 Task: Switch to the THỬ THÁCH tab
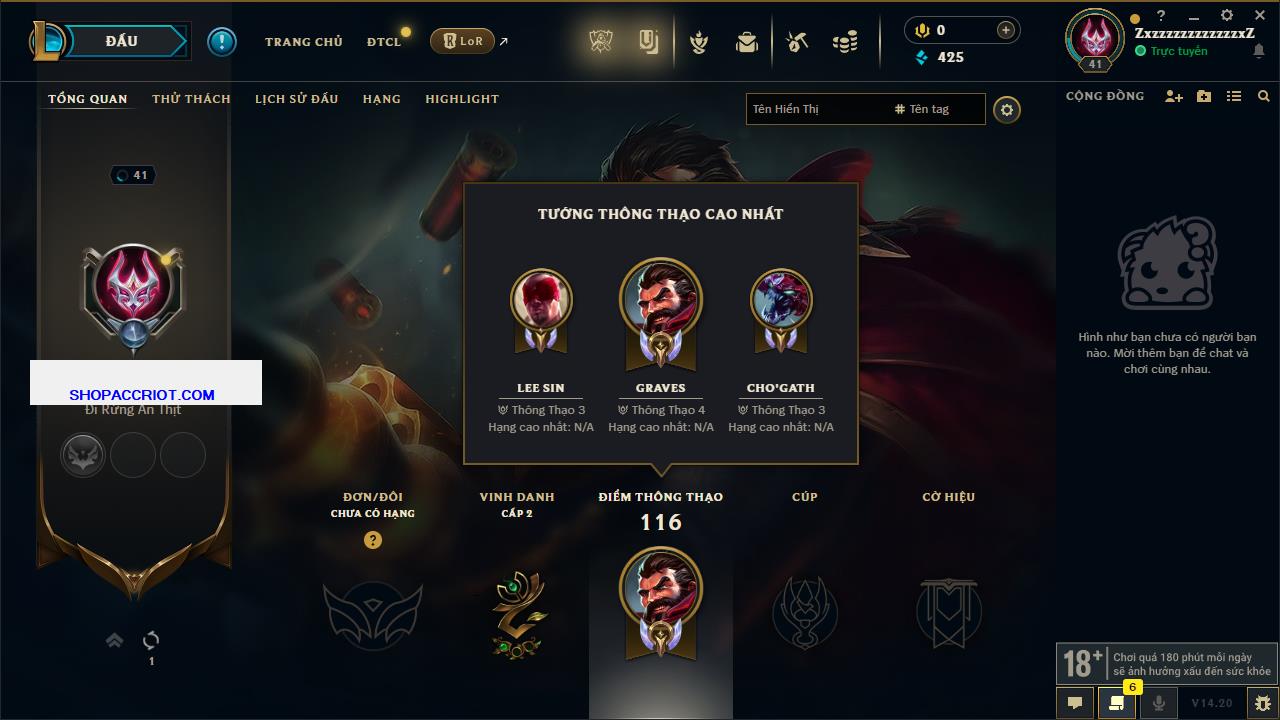(x=191, y=99)
